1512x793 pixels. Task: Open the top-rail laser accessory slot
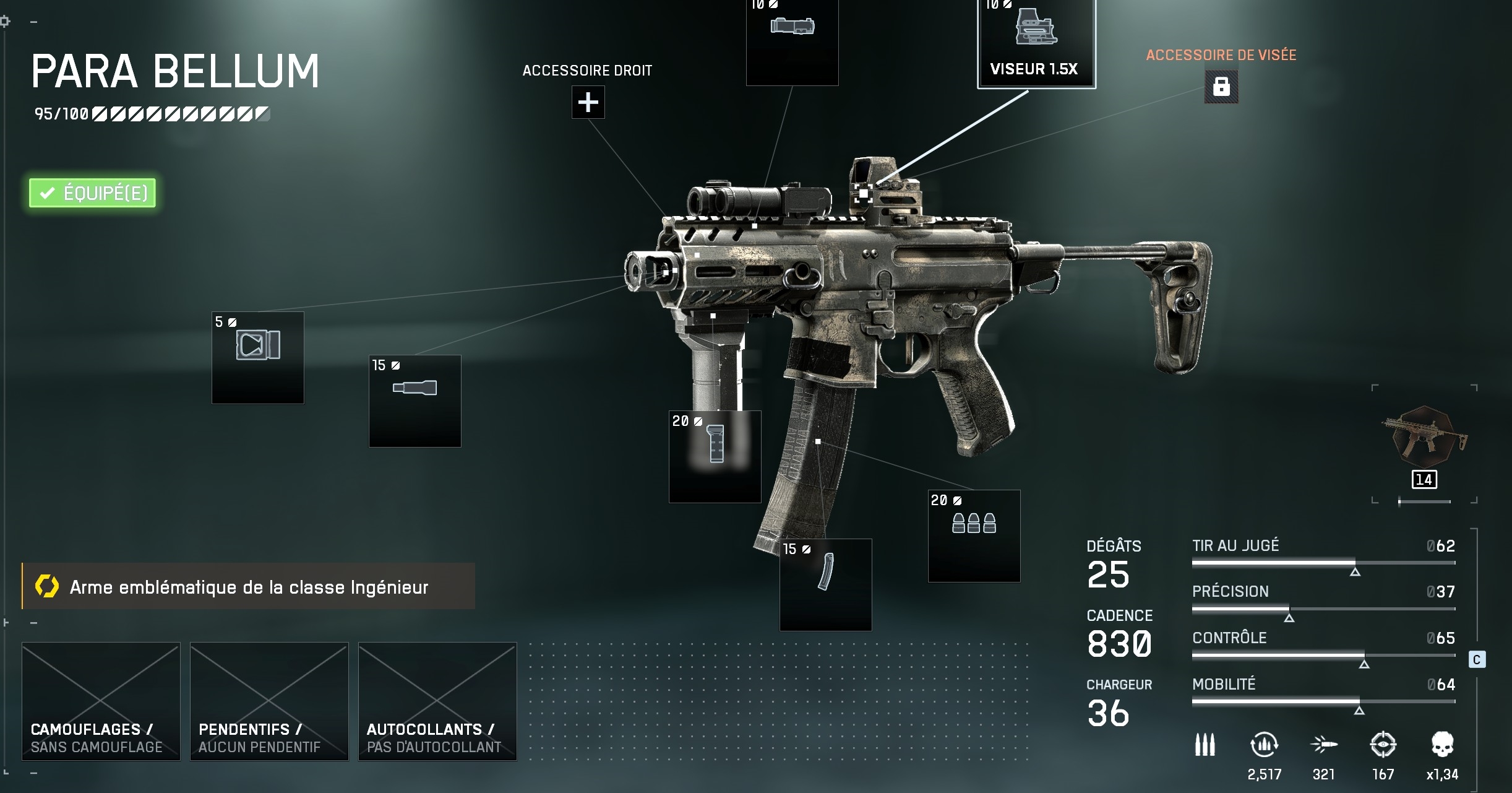792,41
